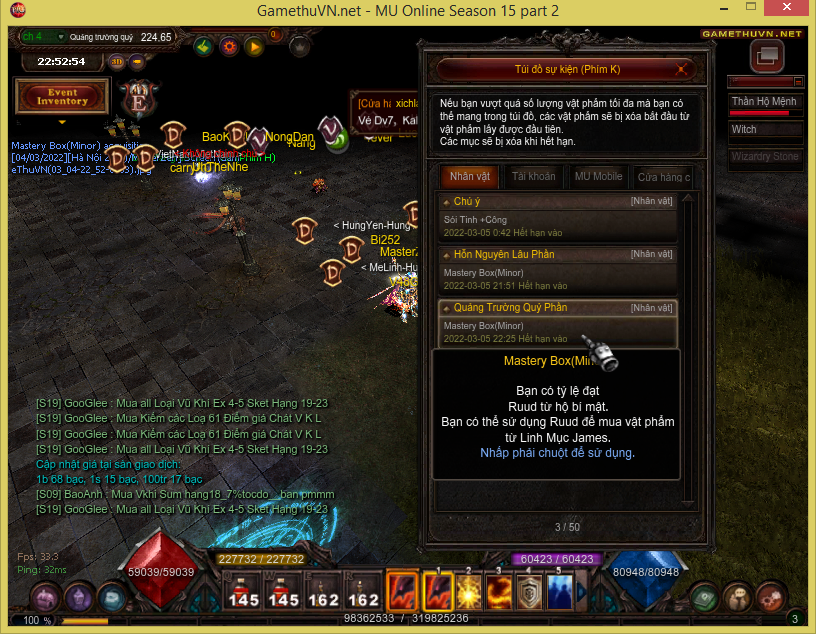Close the Túi đồ sự kiện window

pyautogui.click(x=683, y=69)
